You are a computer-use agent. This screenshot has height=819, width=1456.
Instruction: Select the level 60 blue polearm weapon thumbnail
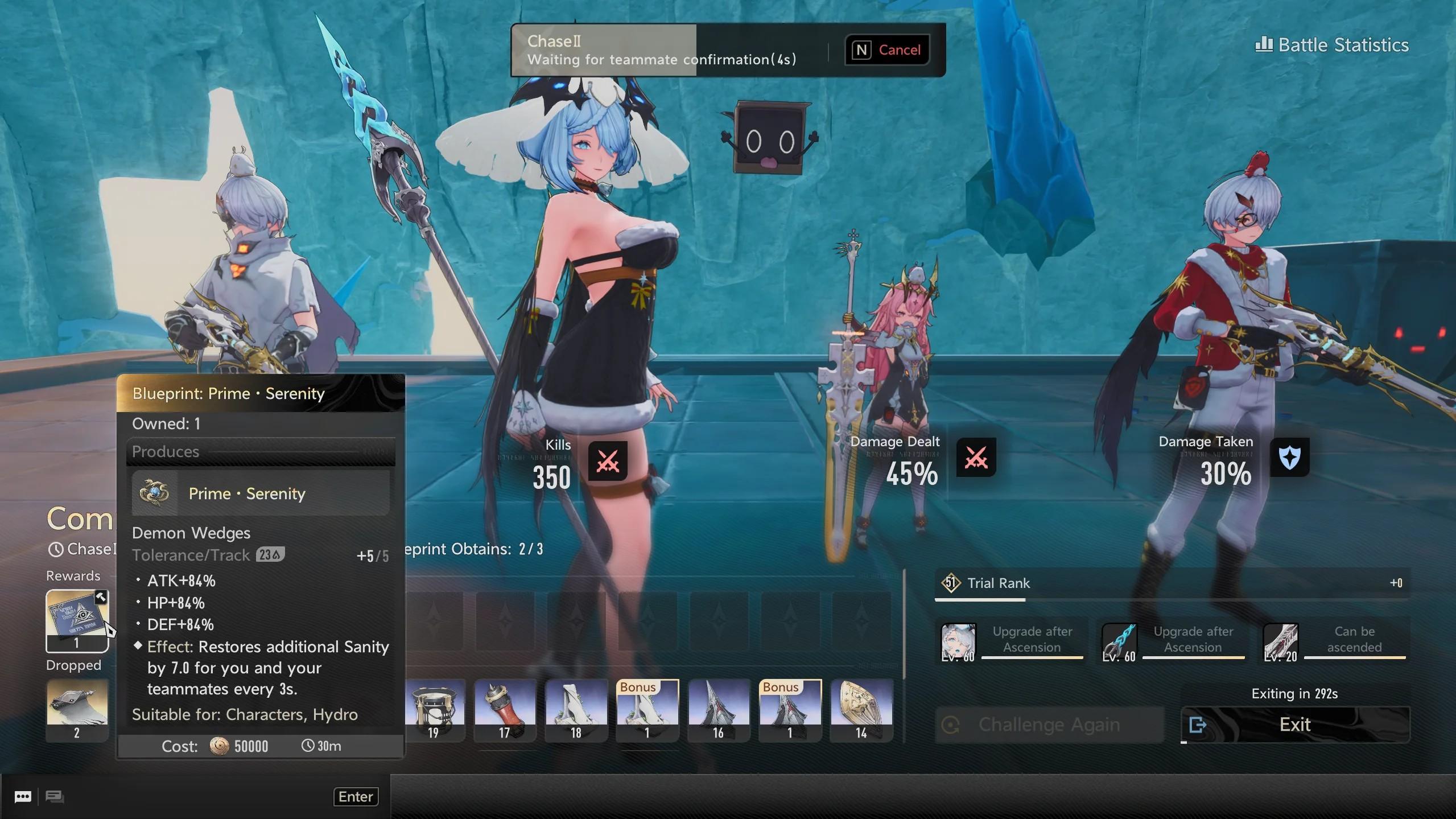pyautogui.click(x=1119, y=642)
